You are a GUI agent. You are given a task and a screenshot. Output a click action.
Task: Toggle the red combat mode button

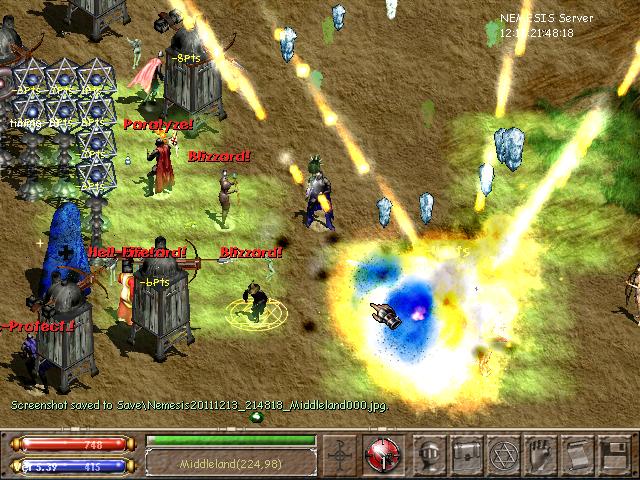coord(382,453)
